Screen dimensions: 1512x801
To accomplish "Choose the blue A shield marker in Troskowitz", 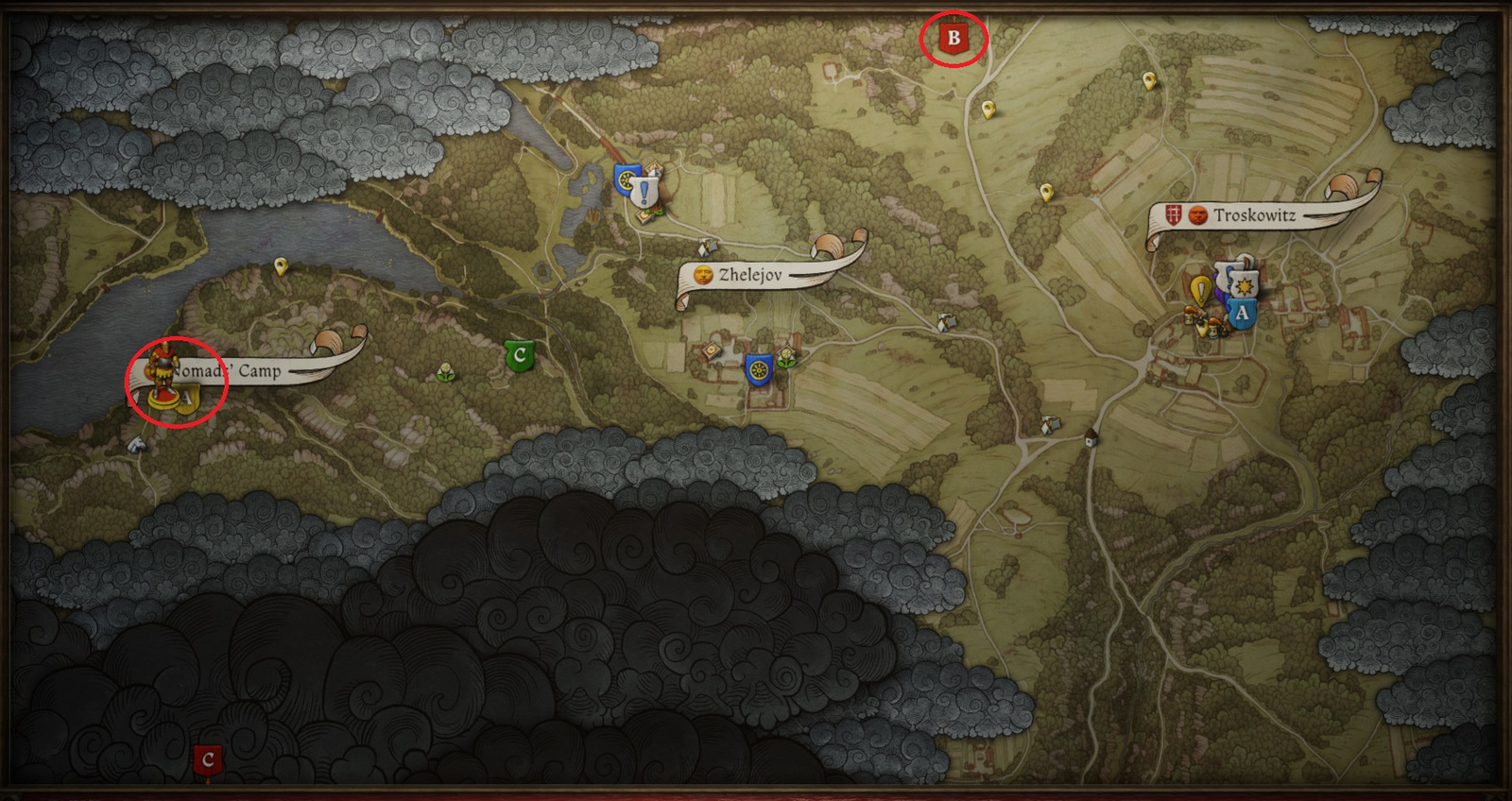I will [1241, 313].
